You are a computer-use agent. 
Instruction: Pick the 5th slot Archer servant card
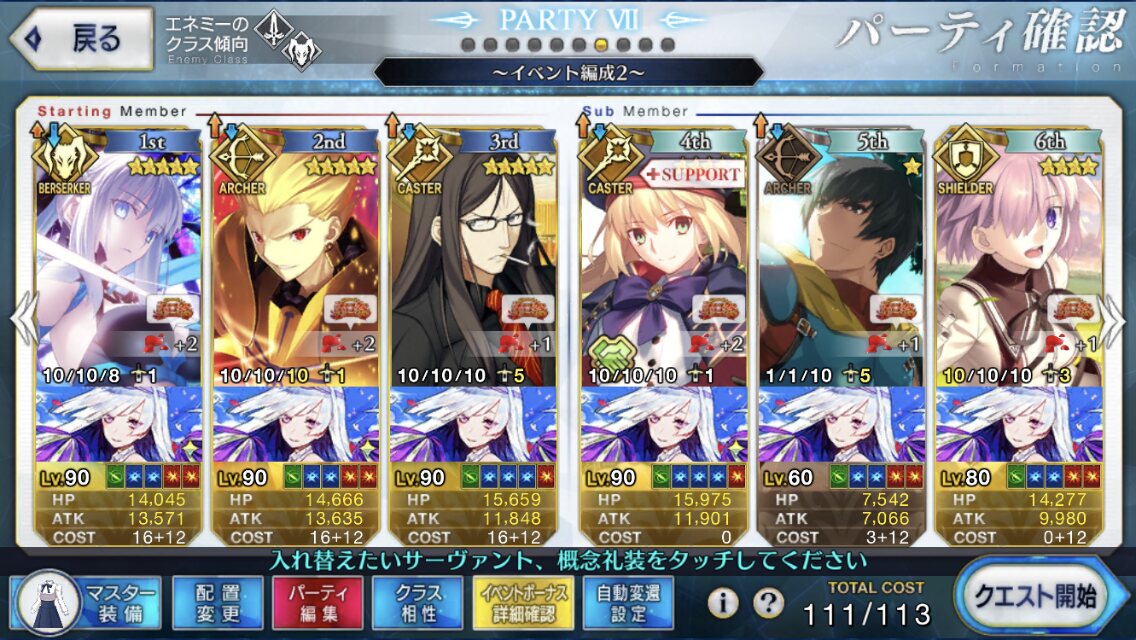840,270
